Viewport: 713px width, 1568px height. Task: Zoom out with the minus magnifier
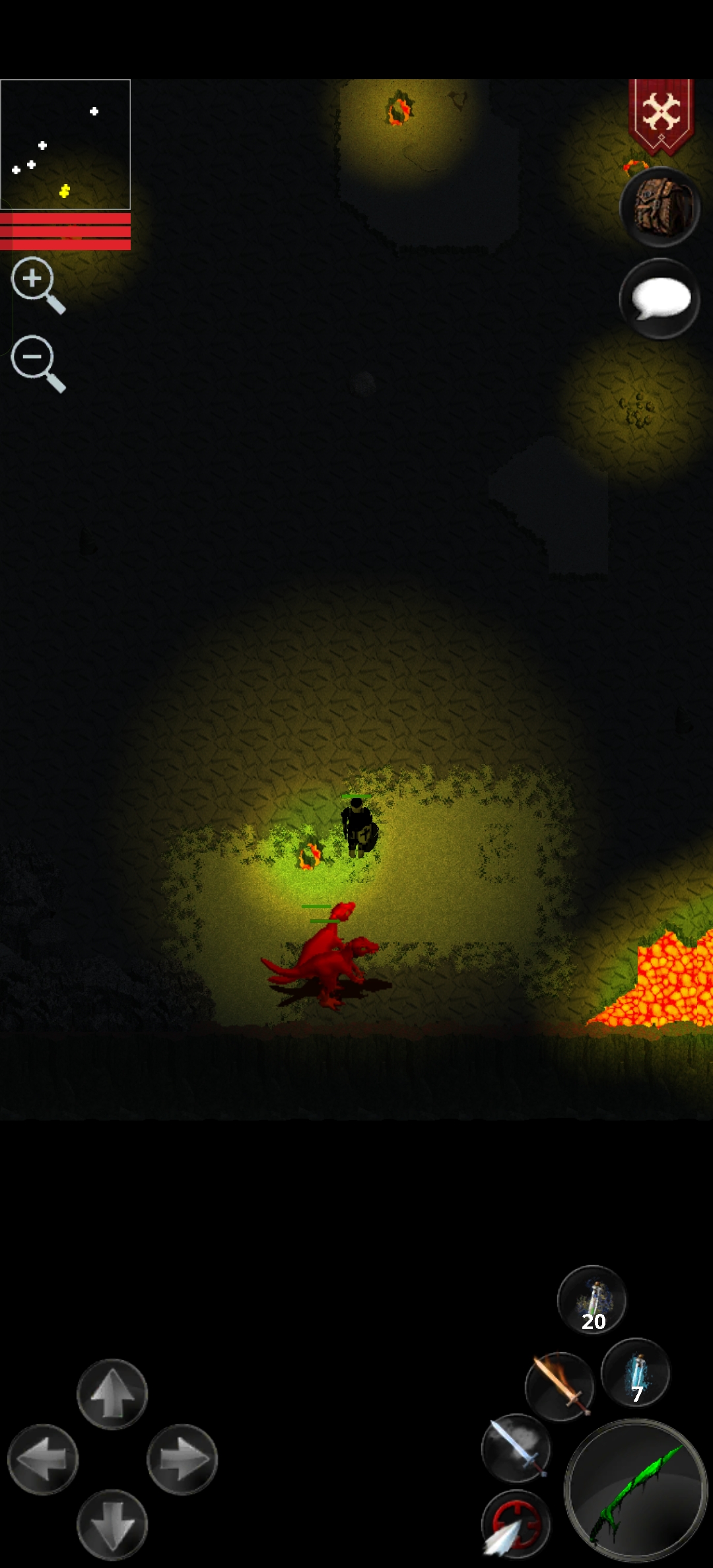(37, 363)
